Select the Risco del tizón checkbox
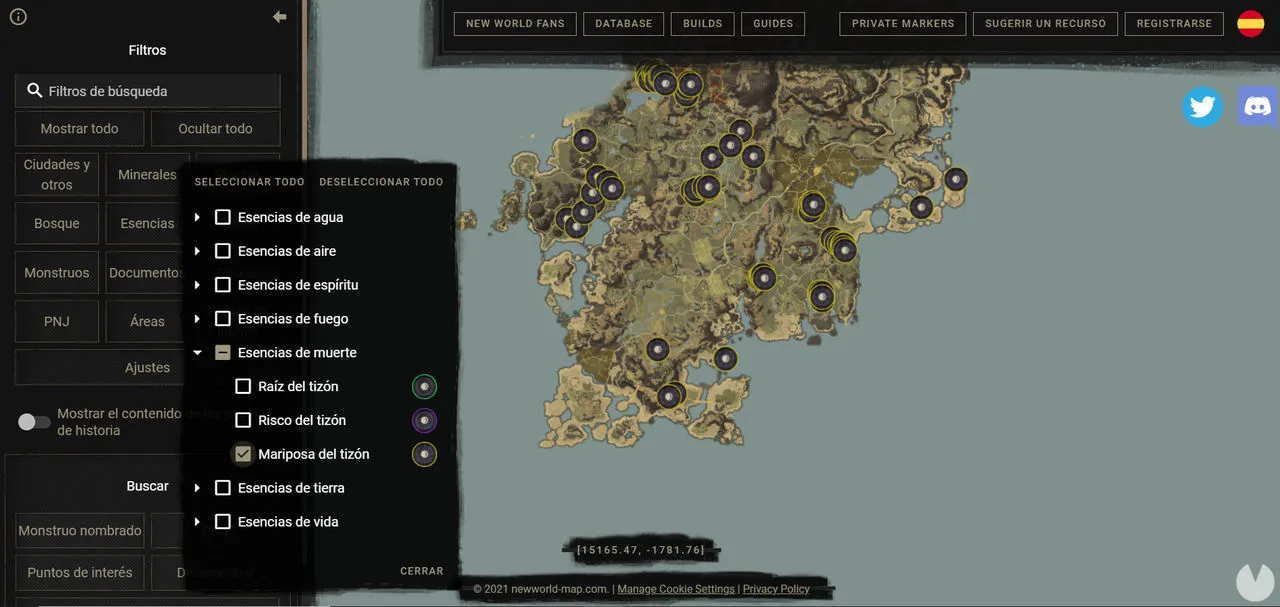Screen dimensions: 1280x607 click(243, 420)
